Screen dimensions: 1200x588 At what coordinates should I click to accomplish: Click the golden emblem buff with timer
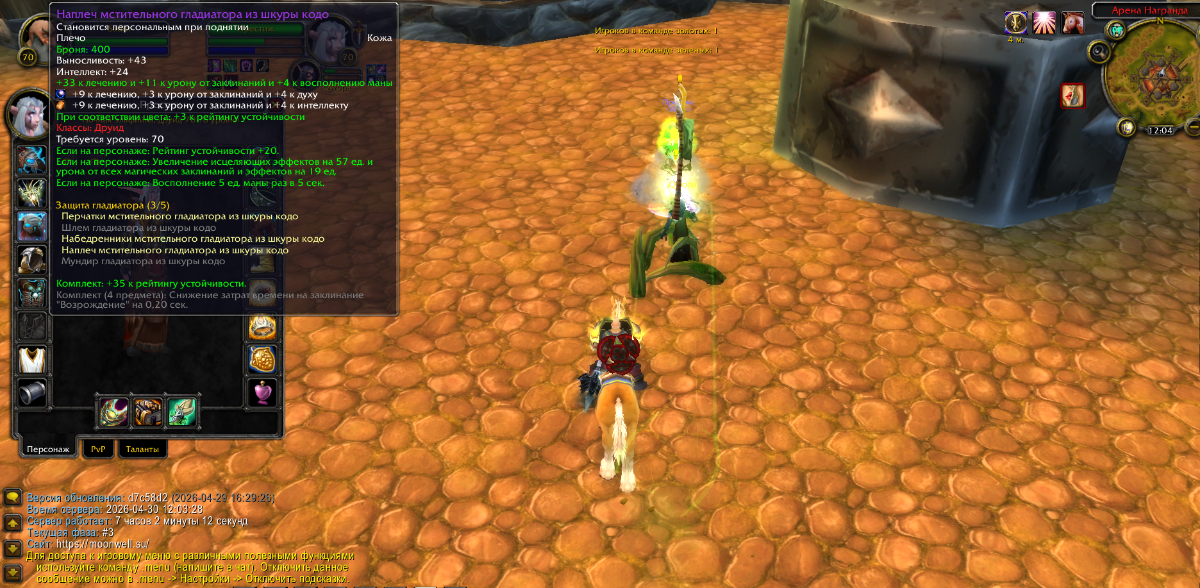pyautogui.click(x=1016, y=23)
